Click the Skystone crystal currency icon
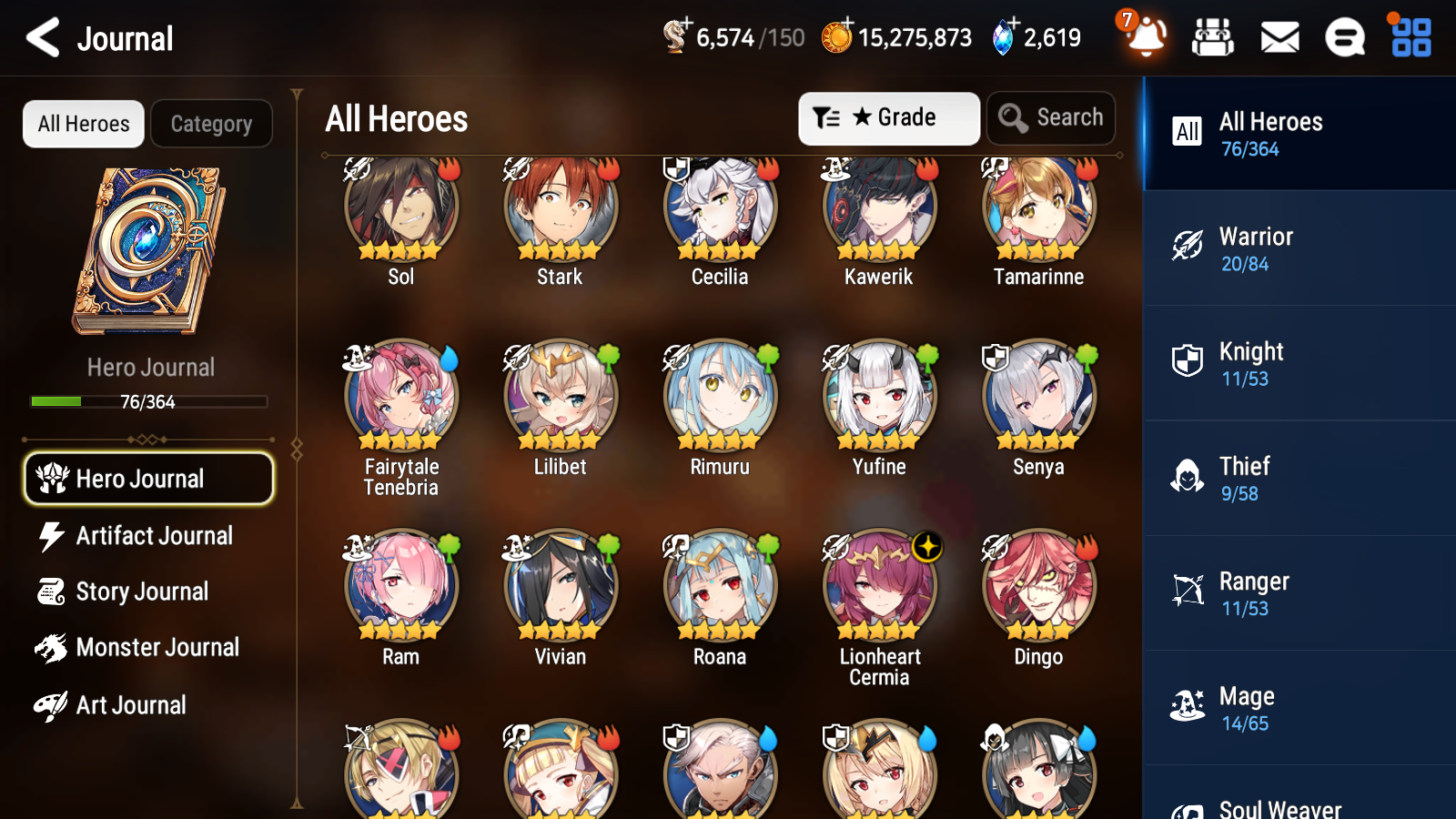 [1001, 37]
